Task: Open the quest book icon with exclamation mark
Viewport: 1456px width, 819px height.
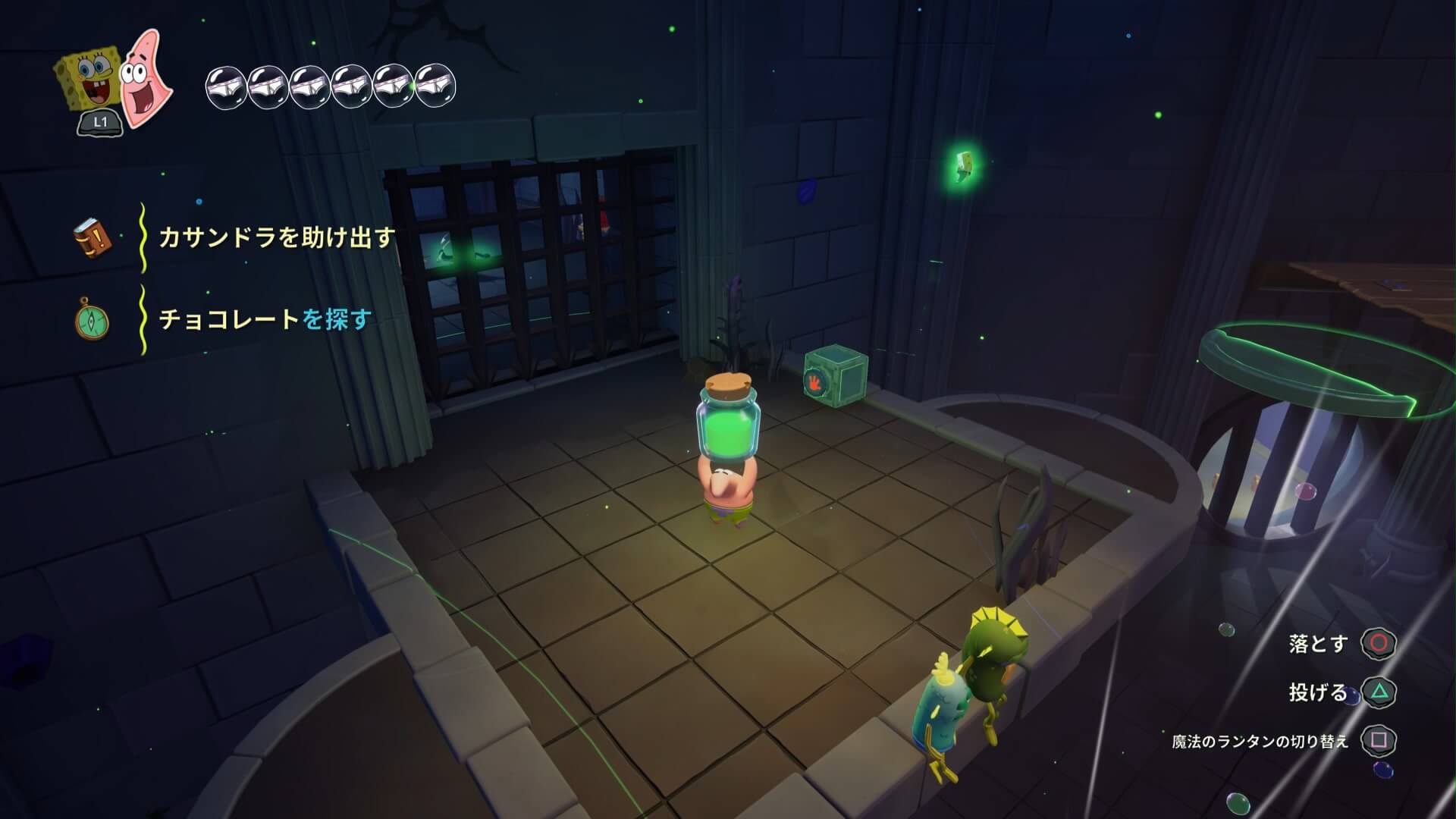Action: click(x=93, y=238)
